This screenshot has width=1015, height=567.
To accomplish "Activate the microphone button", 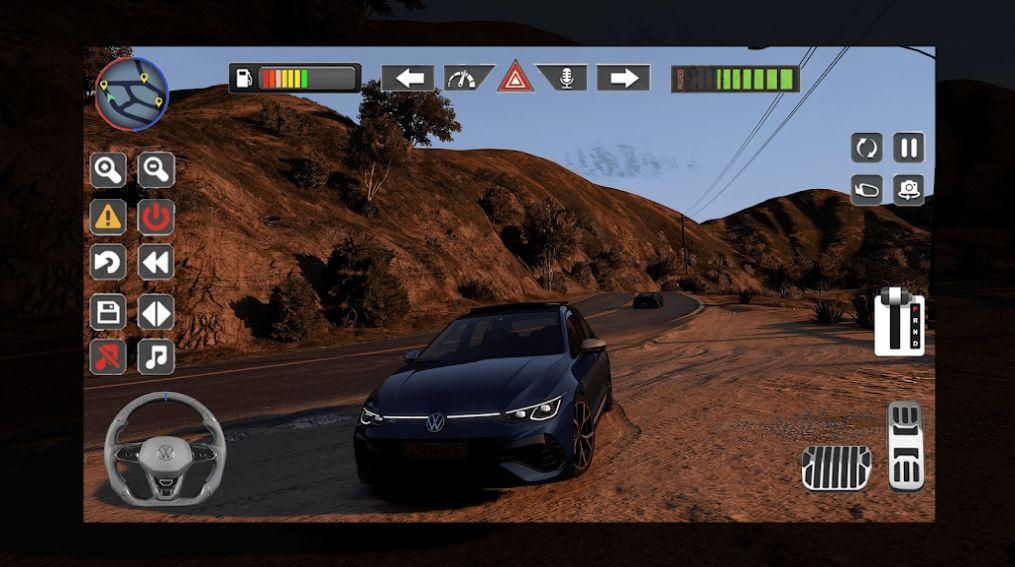I will coord(565,78).
